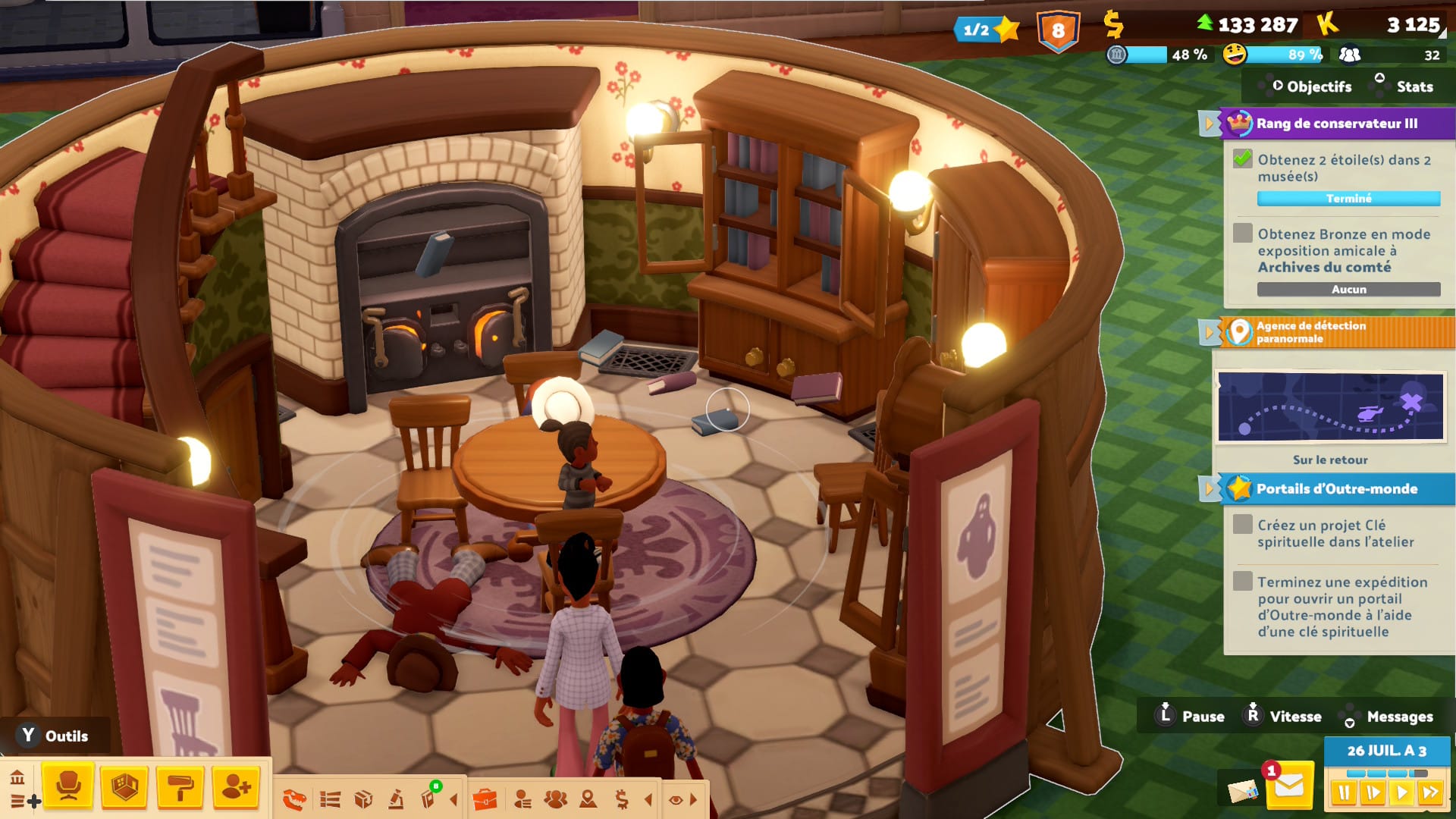Open the museum overview building icon

tap(17, 777)
